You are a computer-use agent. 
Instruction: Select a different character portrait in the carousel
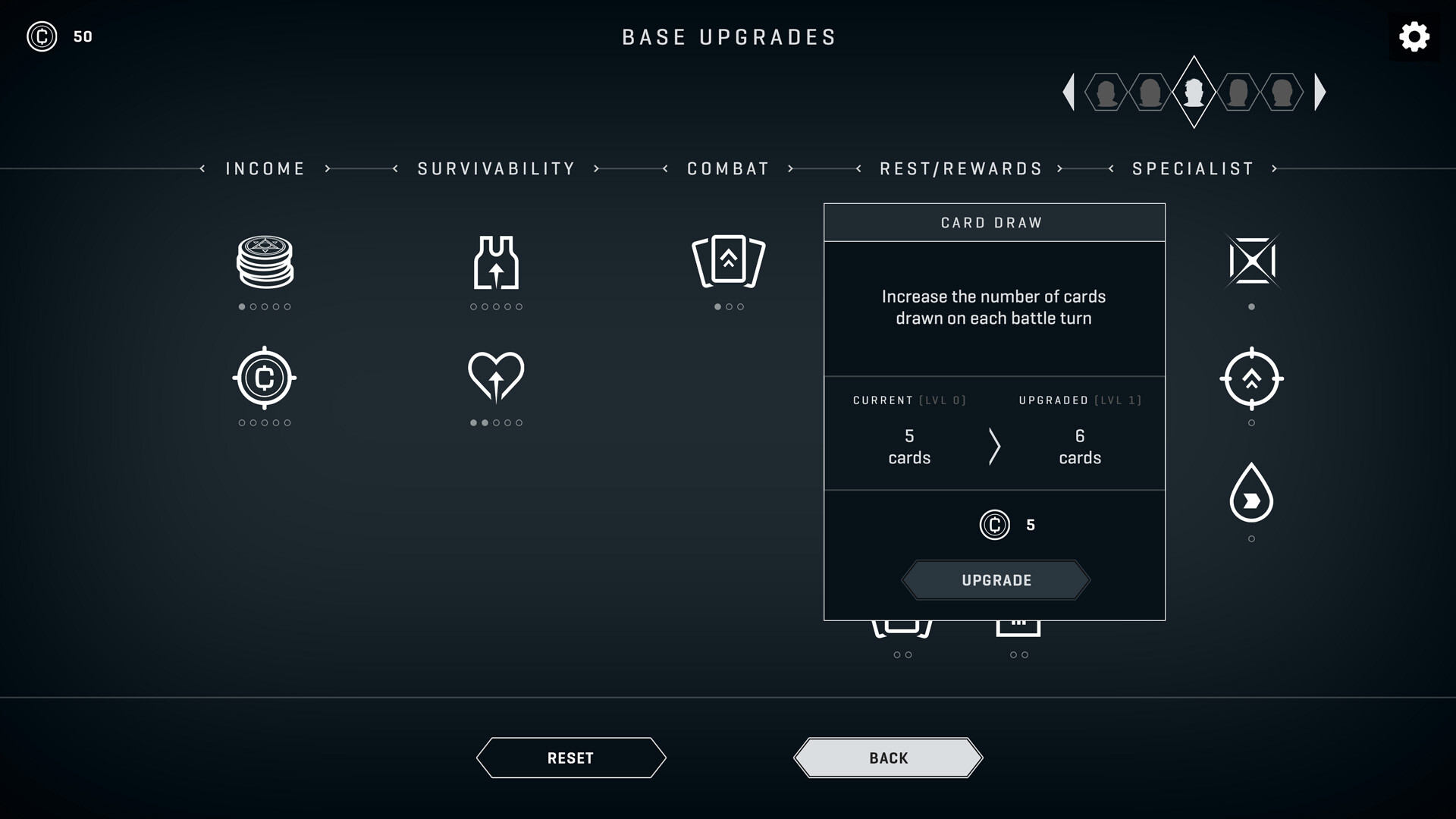coord(1238,93)
